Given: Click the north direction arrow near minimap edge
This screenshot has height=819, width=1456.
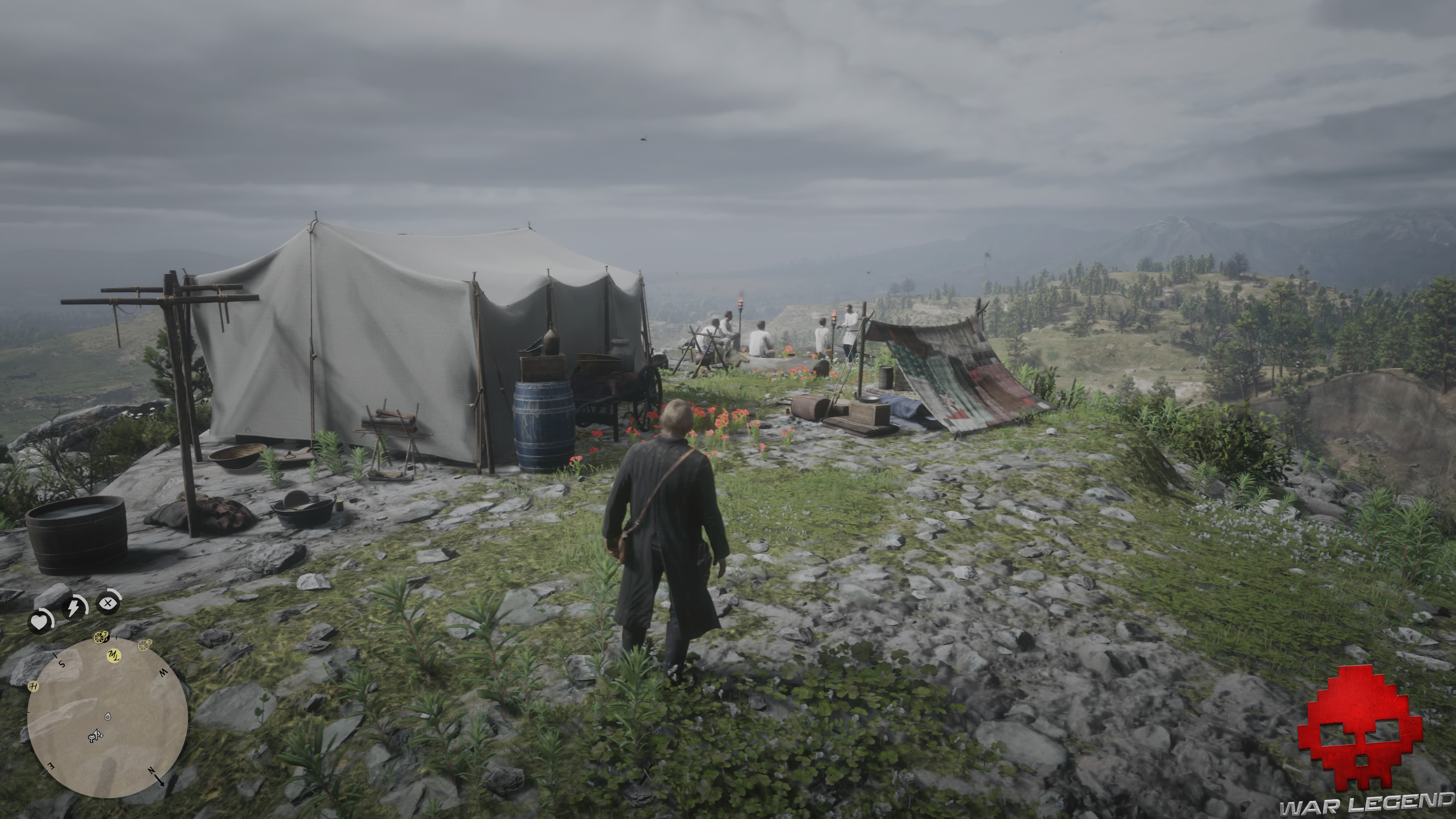Looking at the screenshot, I should [x=161, y=782].
